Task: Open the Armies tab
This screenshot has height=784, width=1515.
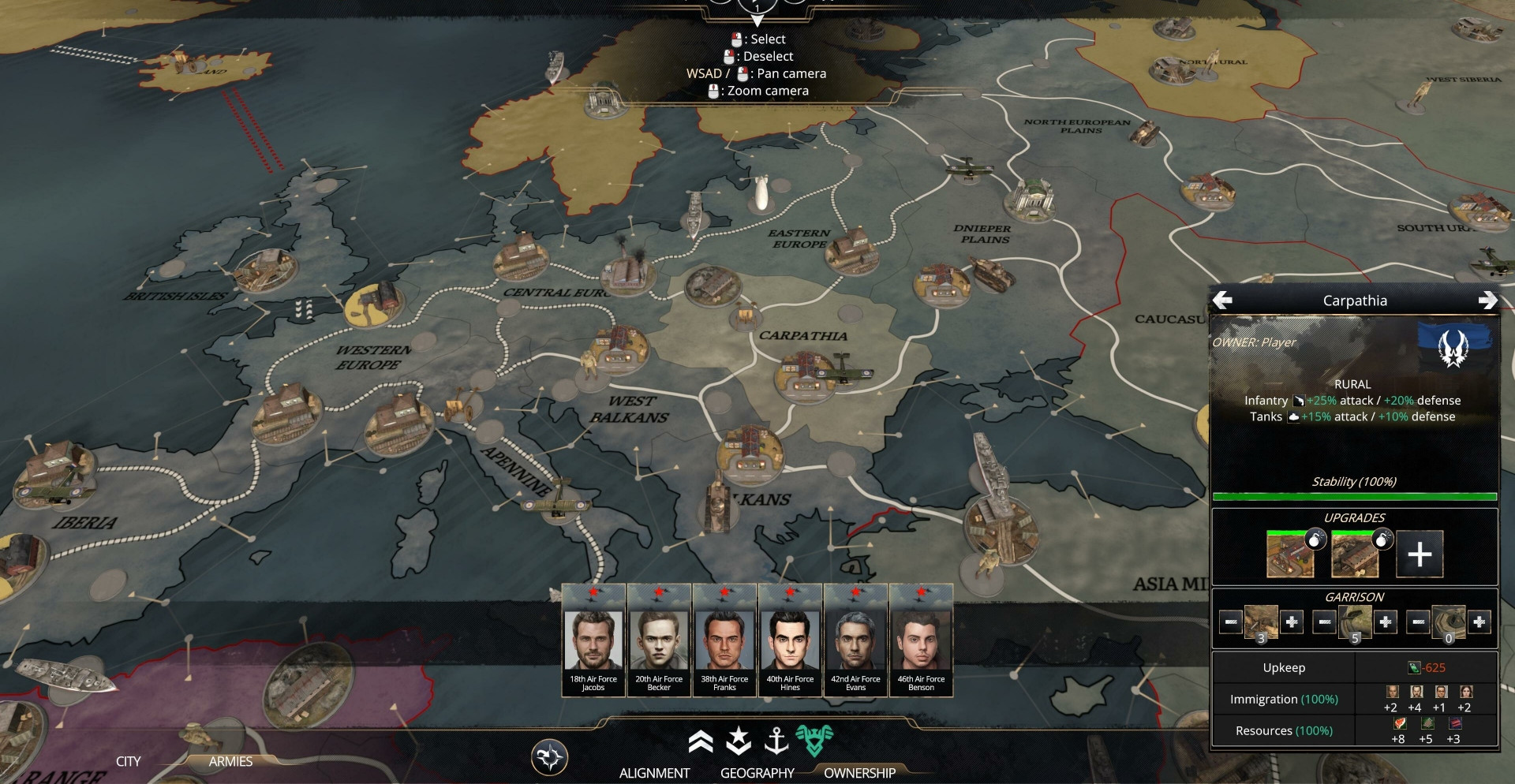Action: point(230,761)
